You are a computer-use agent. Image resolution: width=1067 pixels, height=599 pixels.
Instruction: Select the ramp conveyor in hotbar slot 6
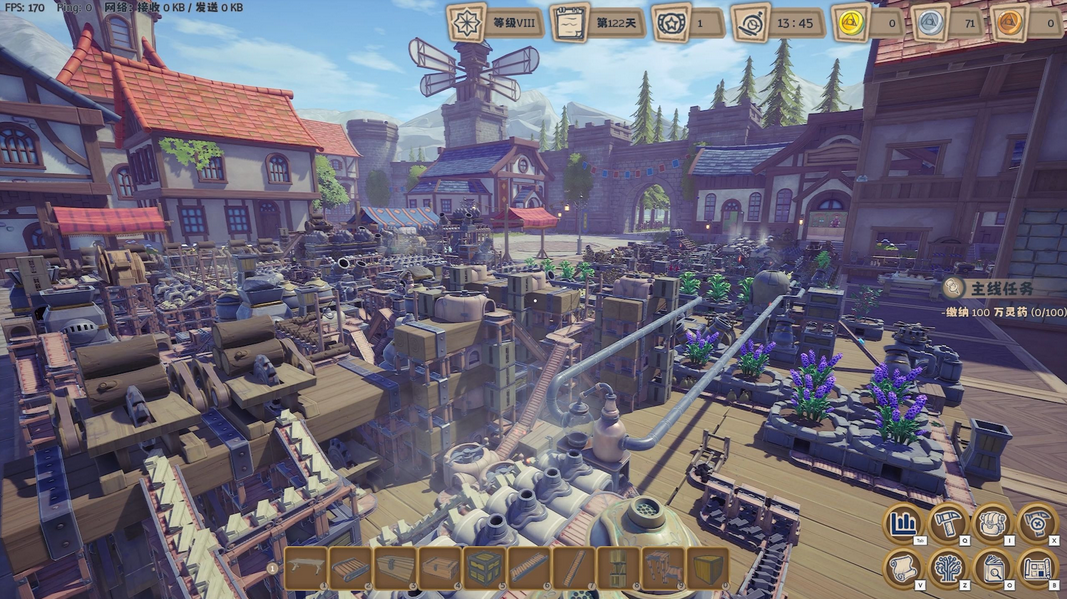pyautogui.click(x=529, y=568)
